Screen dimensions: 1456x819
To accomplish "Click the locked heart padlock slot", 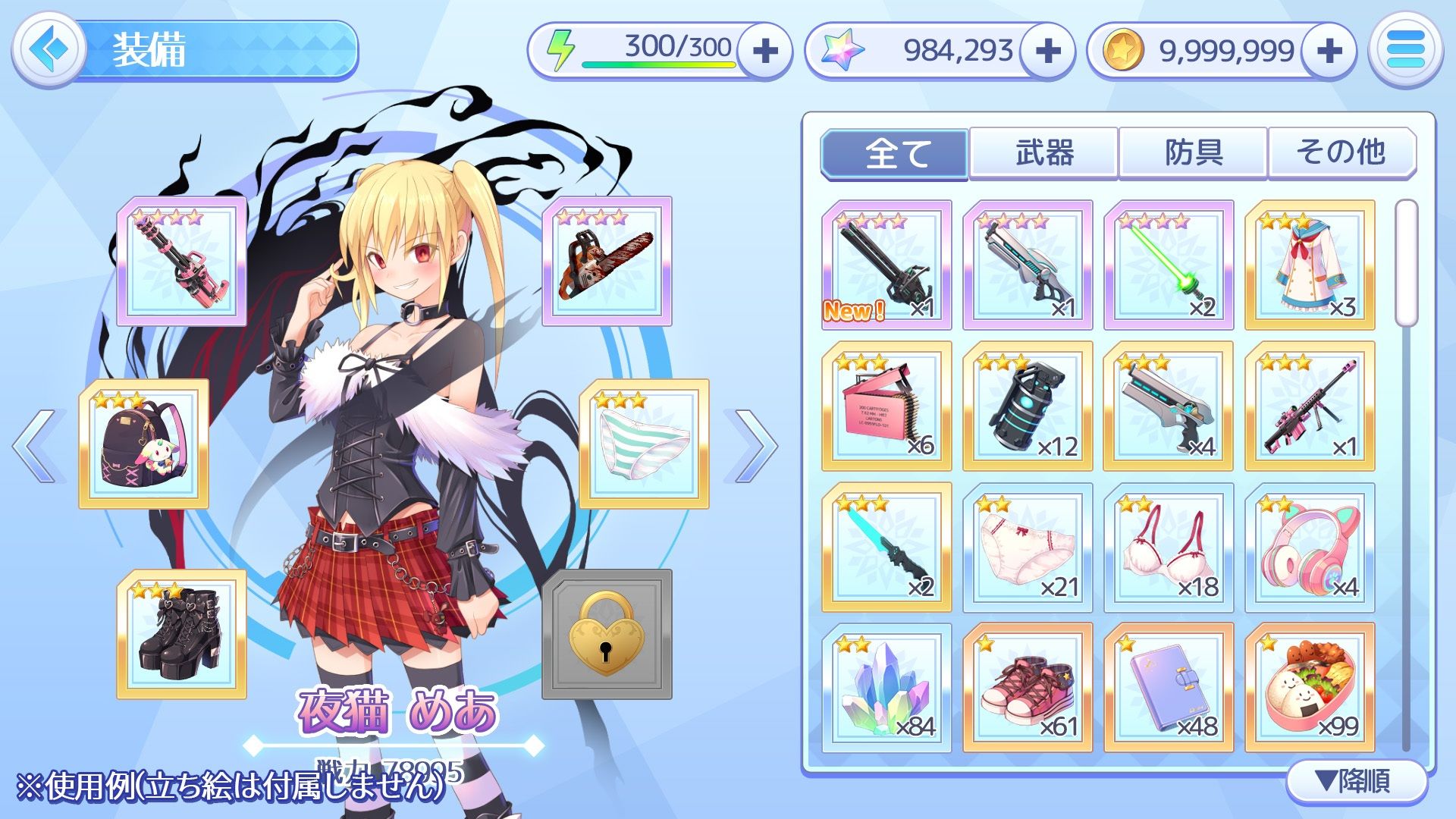I will pyautogui.click(x=607, y=635).
